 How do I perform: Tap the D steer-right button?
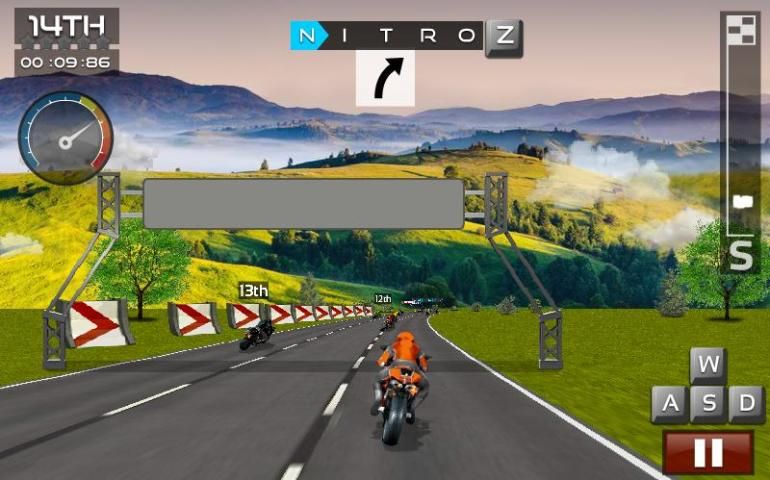746,404
